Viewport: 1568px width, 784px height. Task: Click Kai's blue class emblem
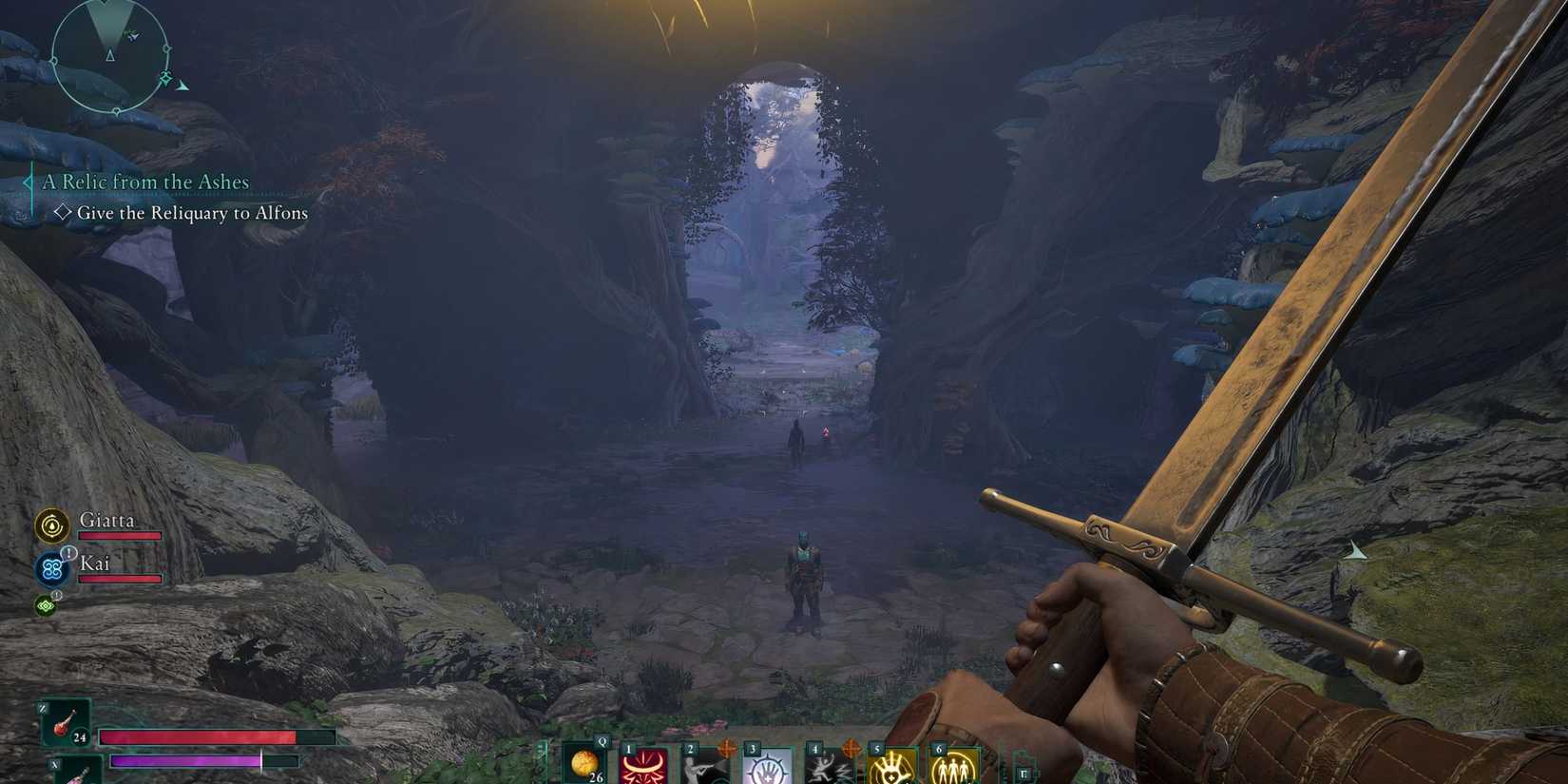click(x=51, y=568)
